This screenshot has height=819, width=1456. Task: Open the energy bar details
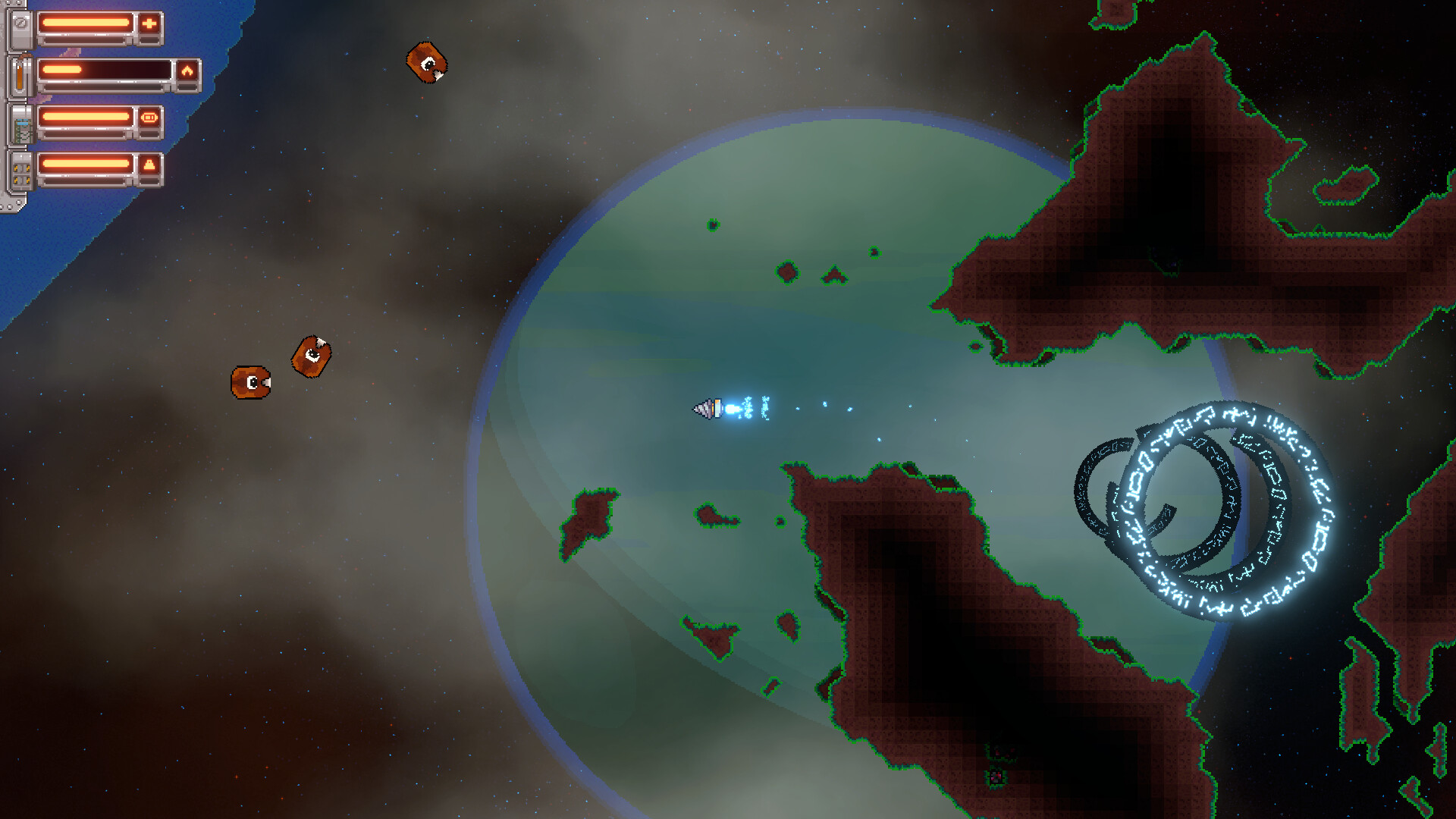tap(84, 117)
